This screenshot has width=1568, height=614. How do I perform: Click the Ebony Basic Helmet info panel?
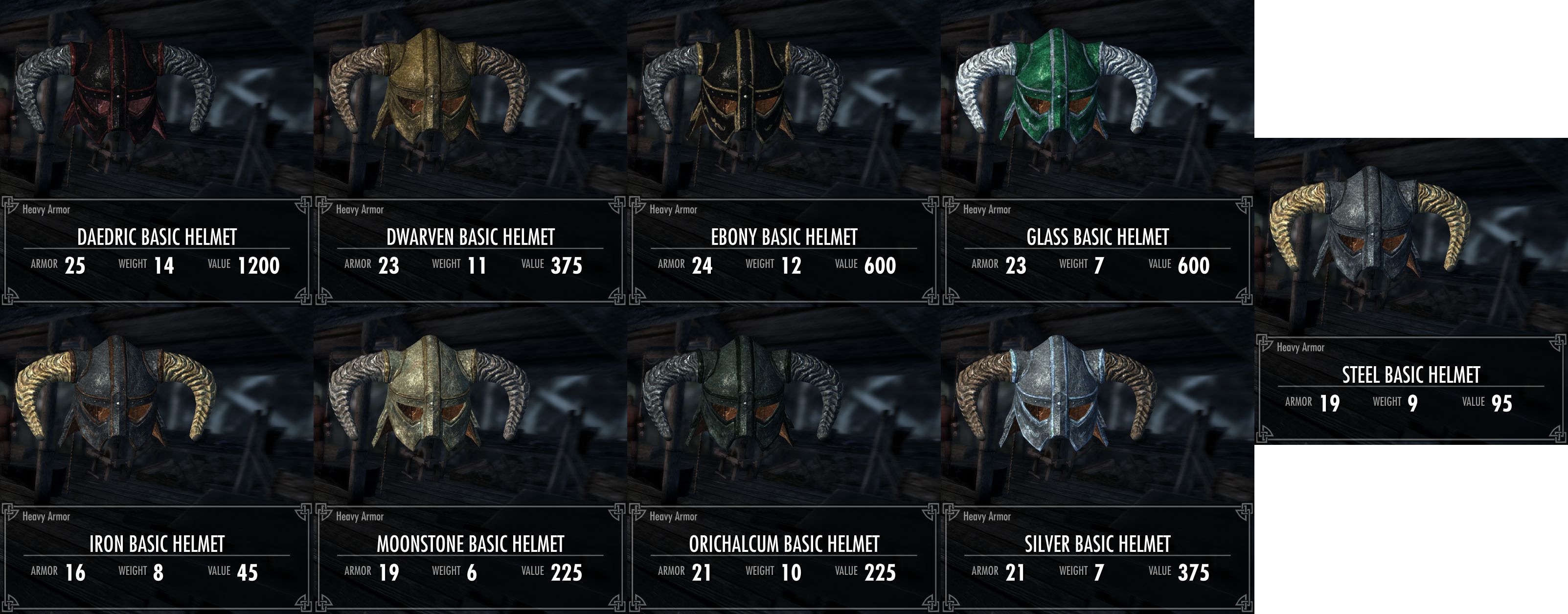783,249
